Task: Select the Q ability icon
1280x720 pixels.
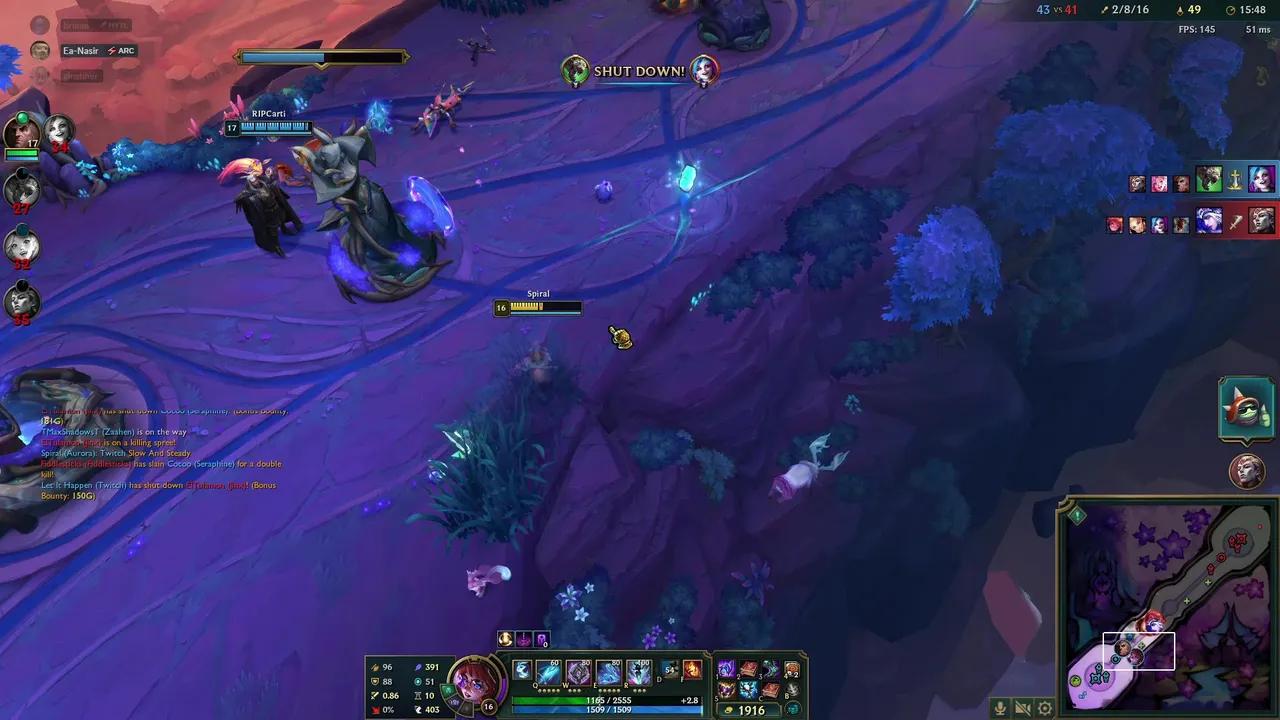Action: click(x=548, y=672)
